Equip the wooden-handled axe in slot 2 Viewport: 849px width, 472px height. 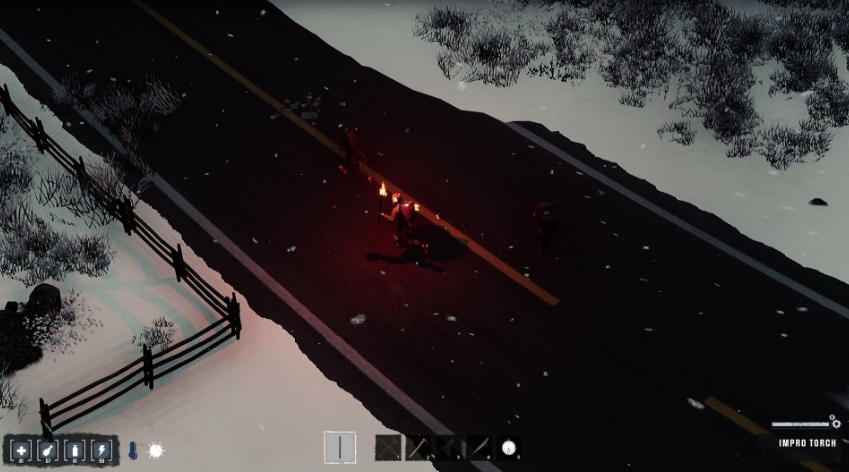coord(419,448)
